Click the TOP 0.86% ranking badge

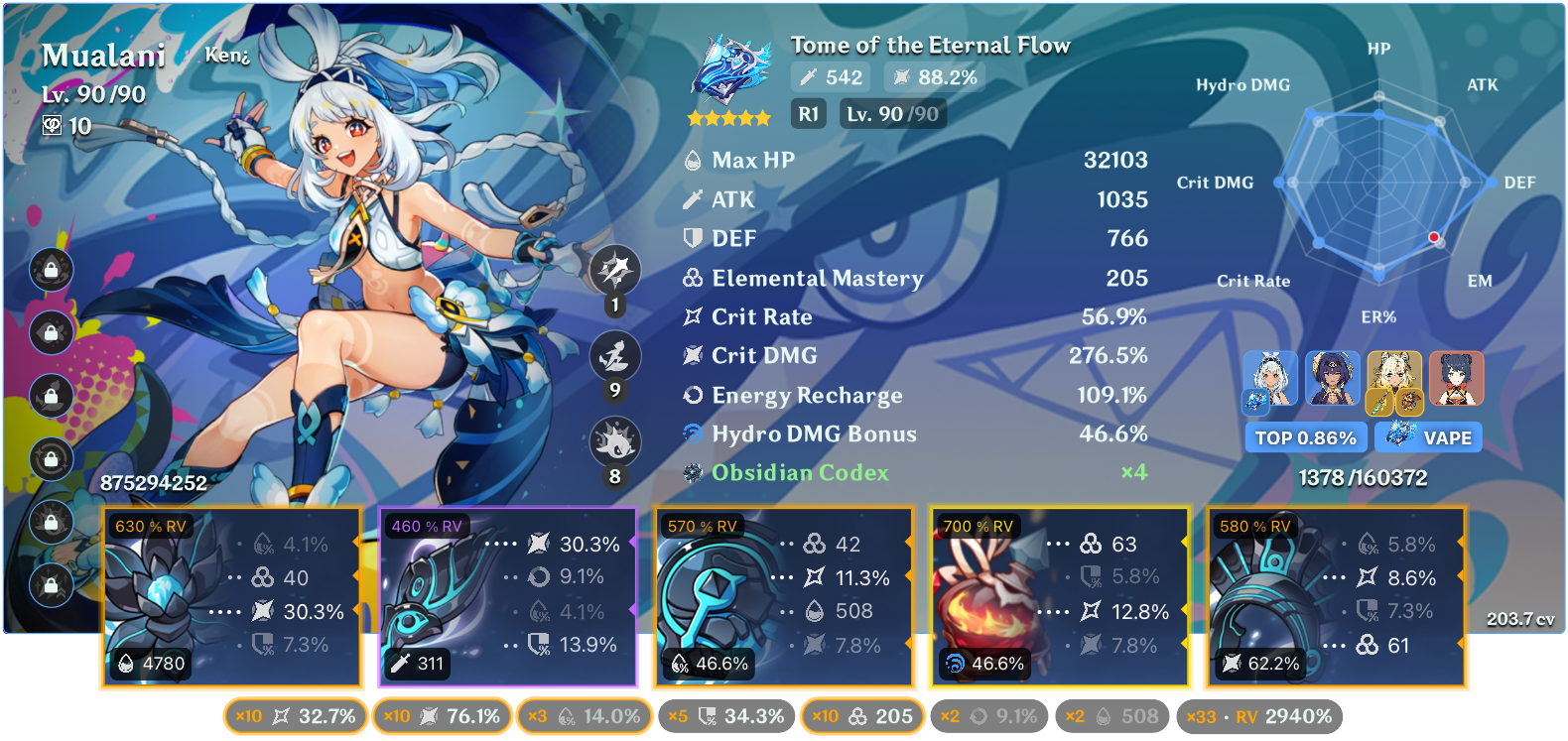tap(1306, 436)
